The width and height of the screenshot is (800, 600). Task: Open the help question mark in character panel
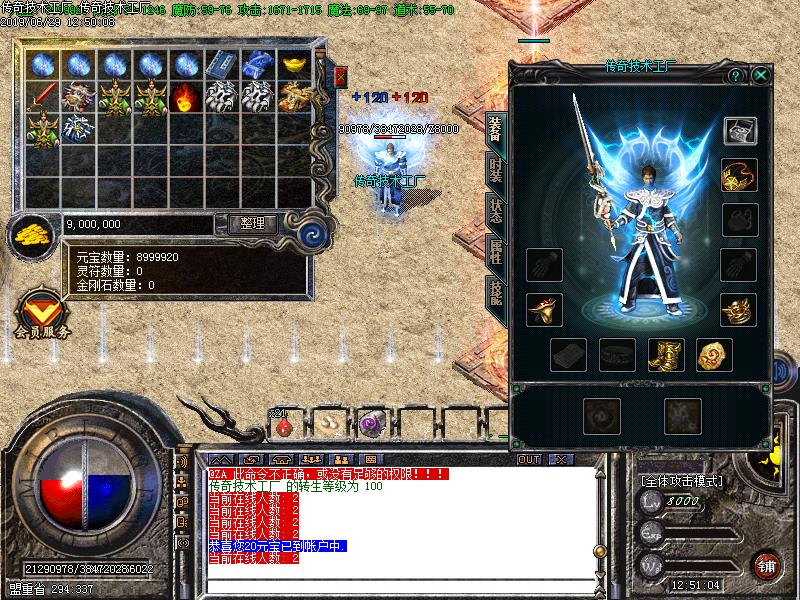[x=735, y=75]
